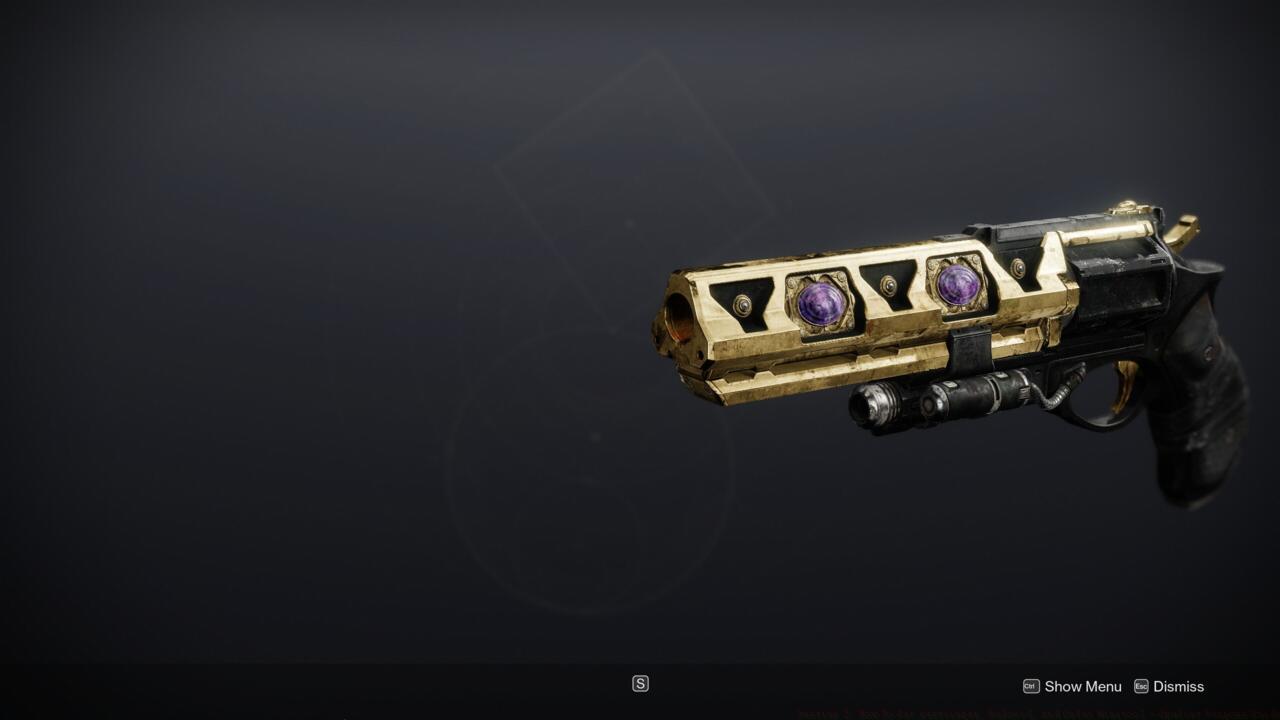Screen dimensions: 1280x720
Task: Click the Ctrl key badge before Show Menu
Action: (x=1031, y=686)
